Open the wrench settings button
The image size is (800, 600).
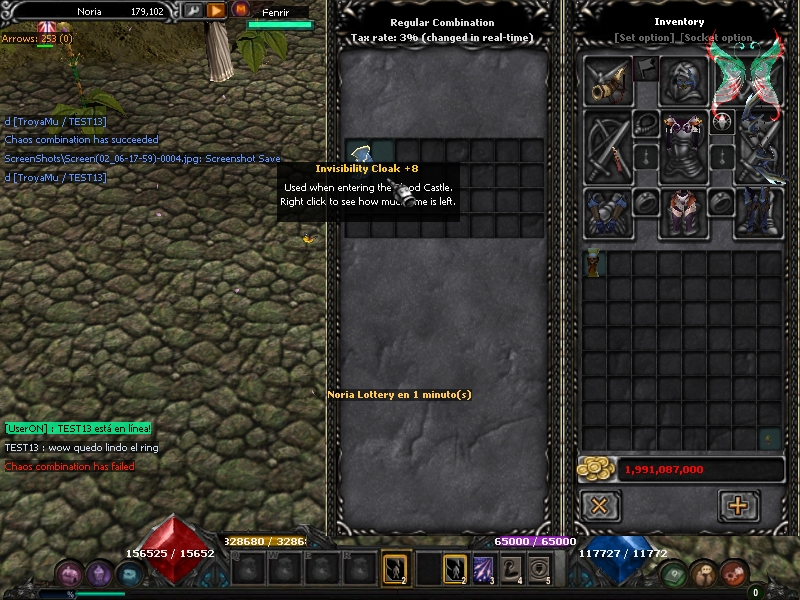pyautogui.click(x=193, y=11)
